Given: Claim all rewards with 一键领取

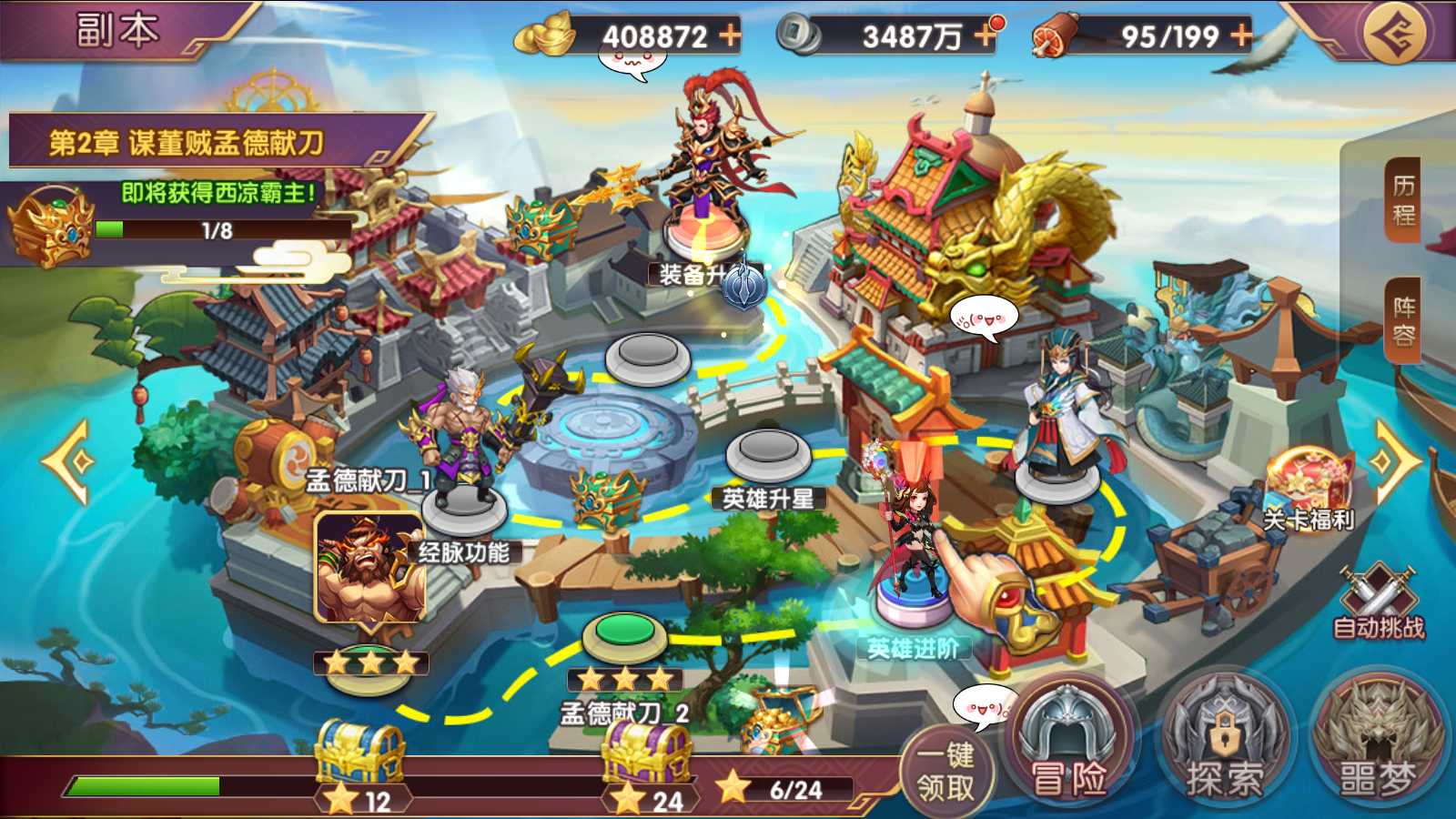Looking at the screenshot, I should click(945, 771).
